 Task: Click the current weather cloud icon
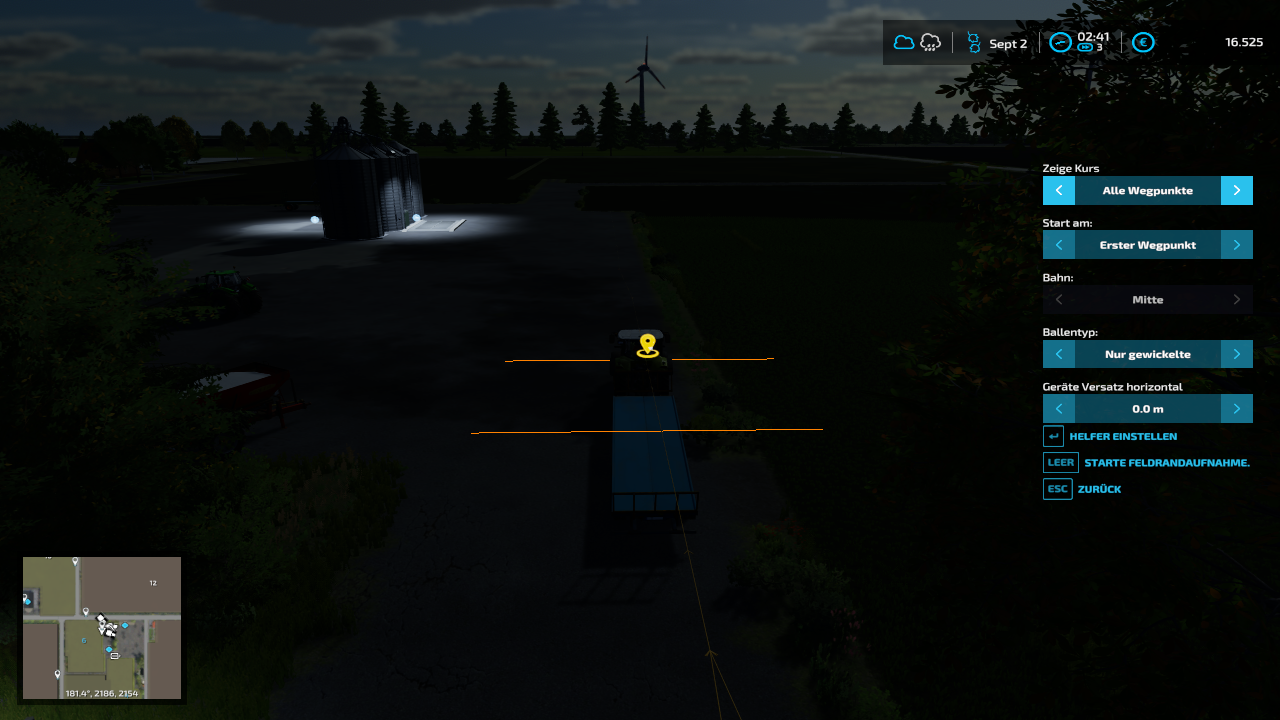pos(904,42)
